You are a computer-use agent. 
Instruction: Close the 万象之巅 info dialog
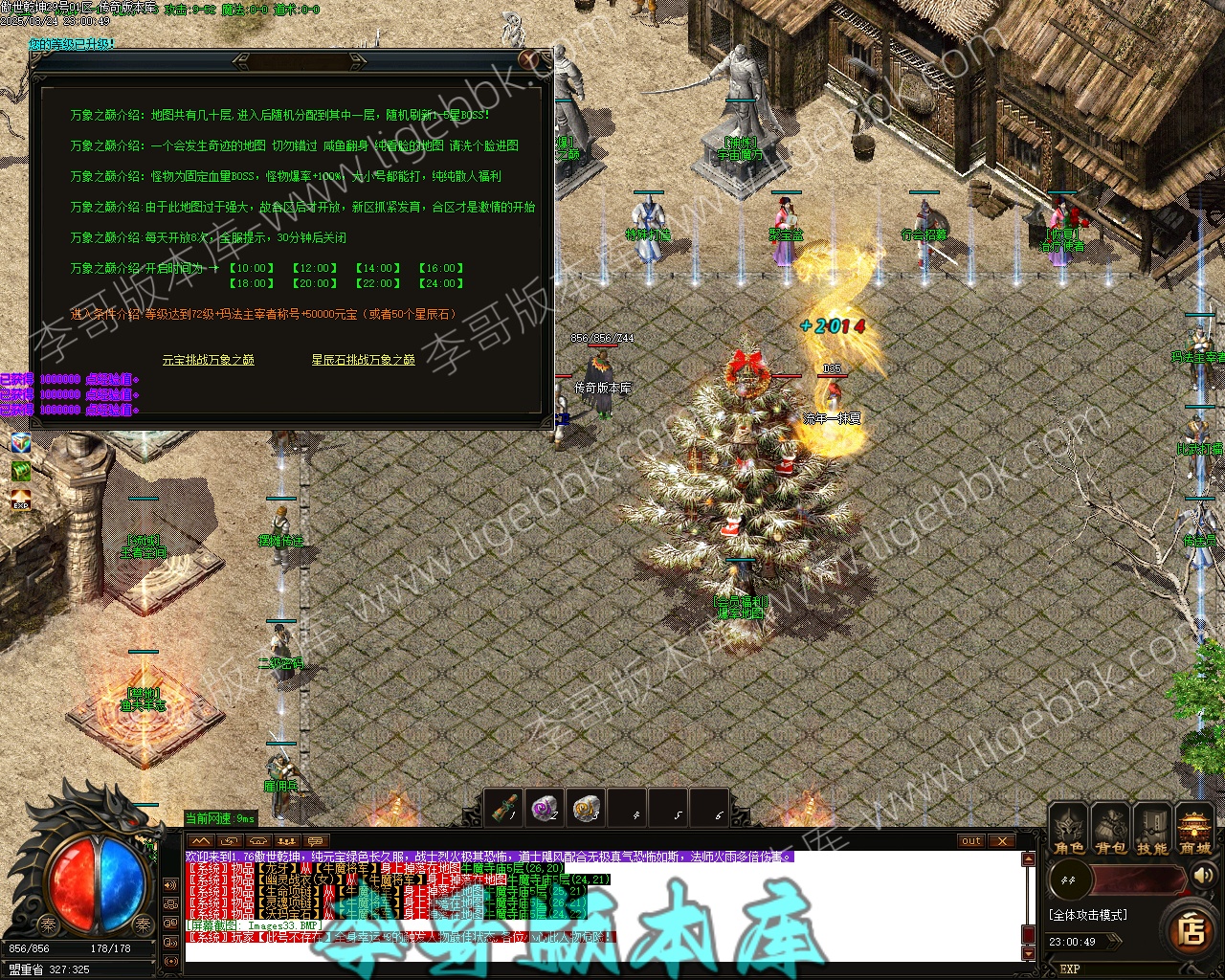click(x=530, y=59)
